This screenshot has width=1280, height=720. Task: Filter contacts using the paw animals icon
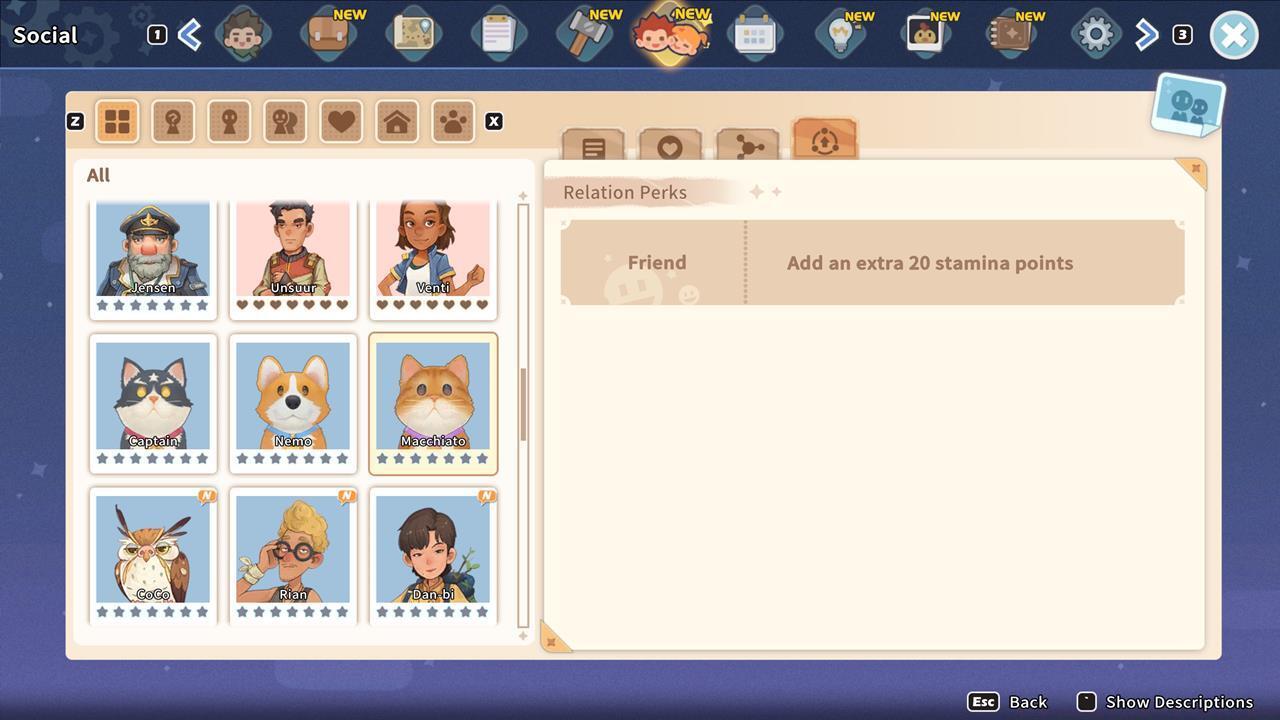[453, 120]
